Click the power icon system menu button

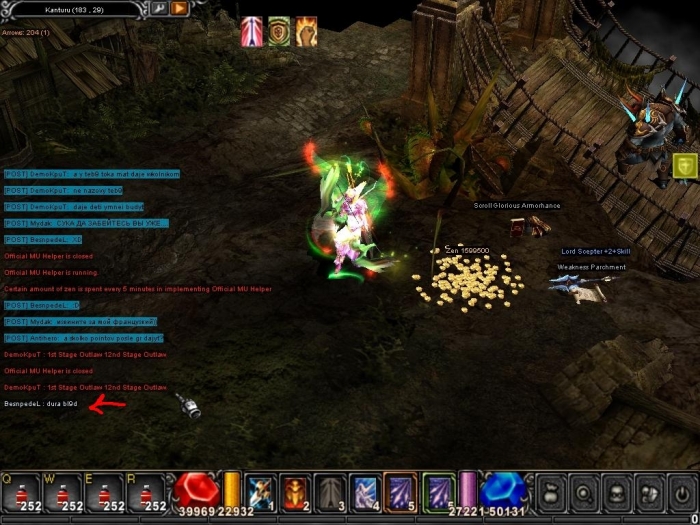tap(684, 493)
